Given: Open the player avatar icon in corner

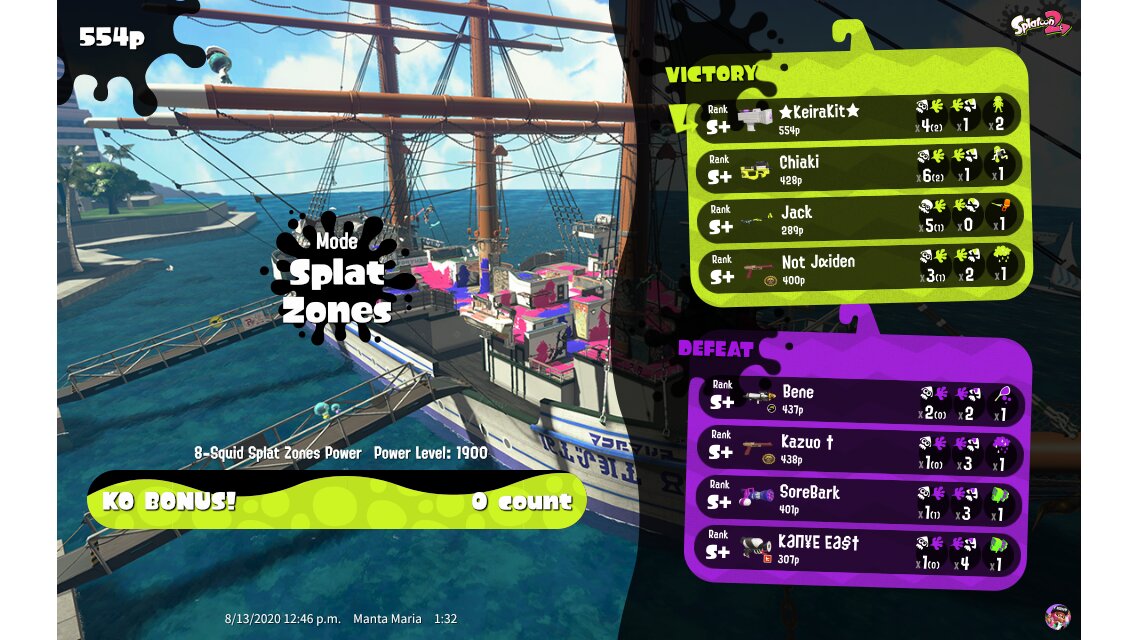Looking at the screenshot, I should (x=1057, y=616).
